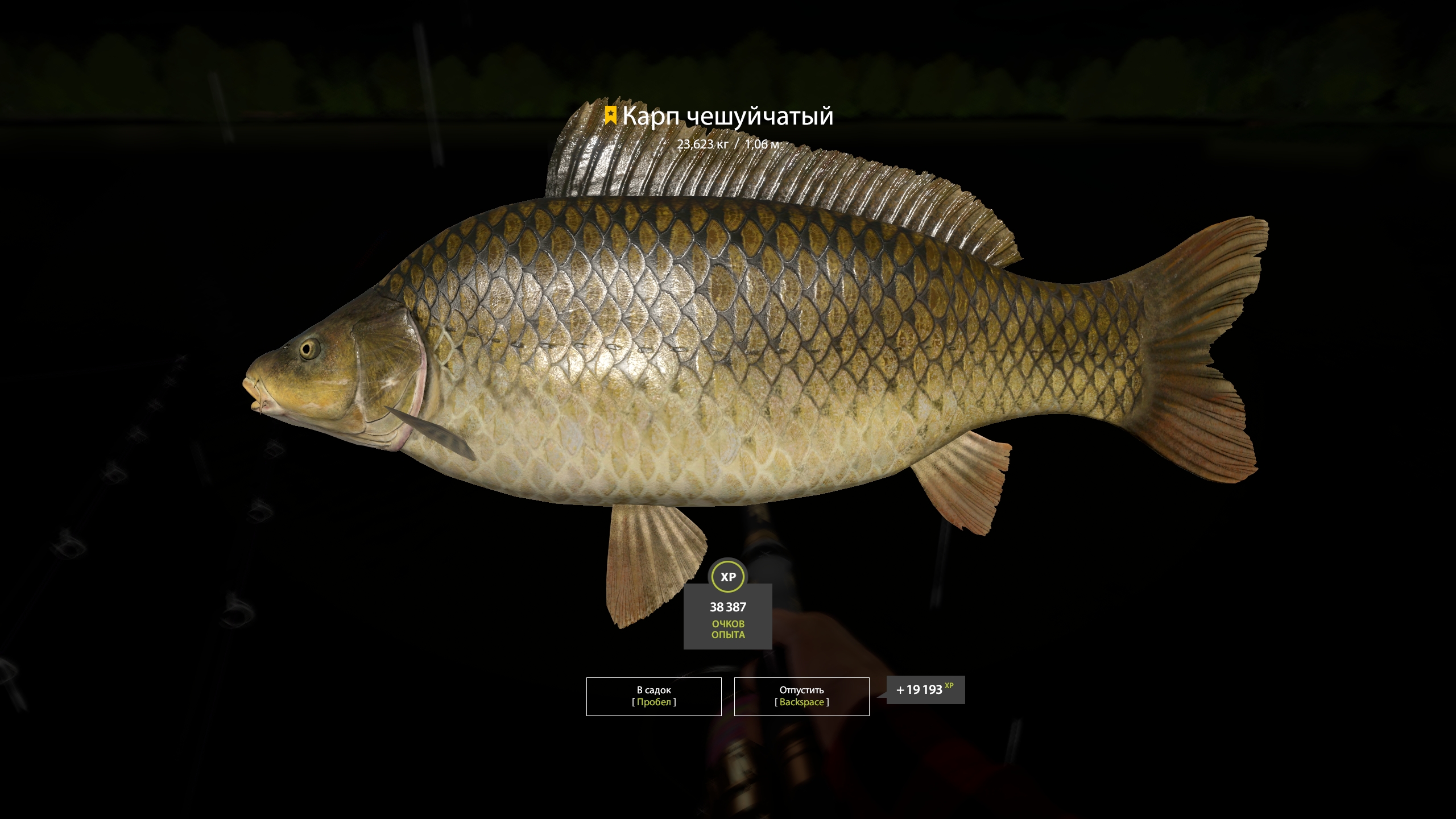
Task: Toggle the release fish option
Action: (802, 696)
